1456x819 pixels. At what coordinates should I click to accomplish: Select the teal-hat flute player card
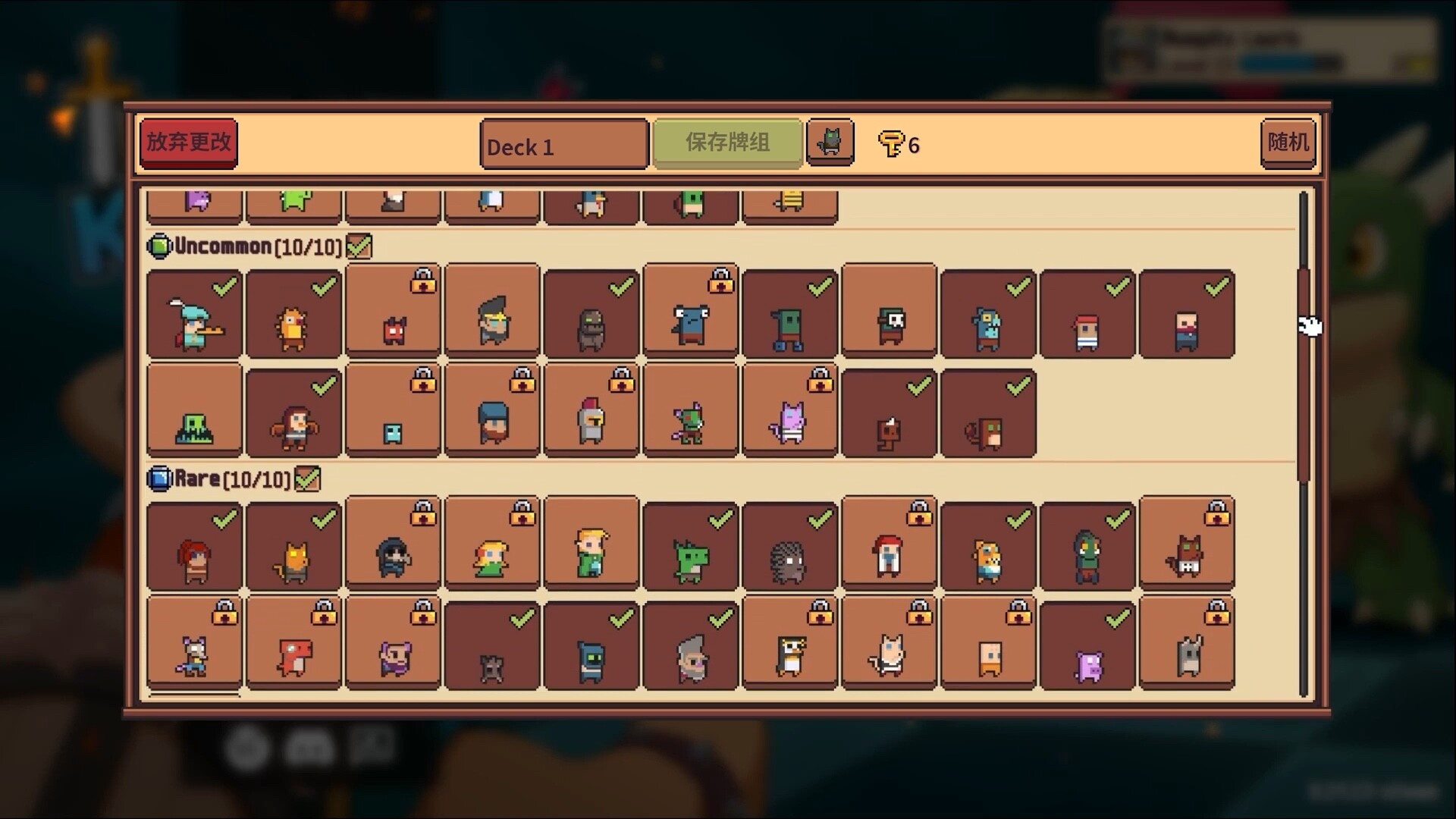coord(194,314)
